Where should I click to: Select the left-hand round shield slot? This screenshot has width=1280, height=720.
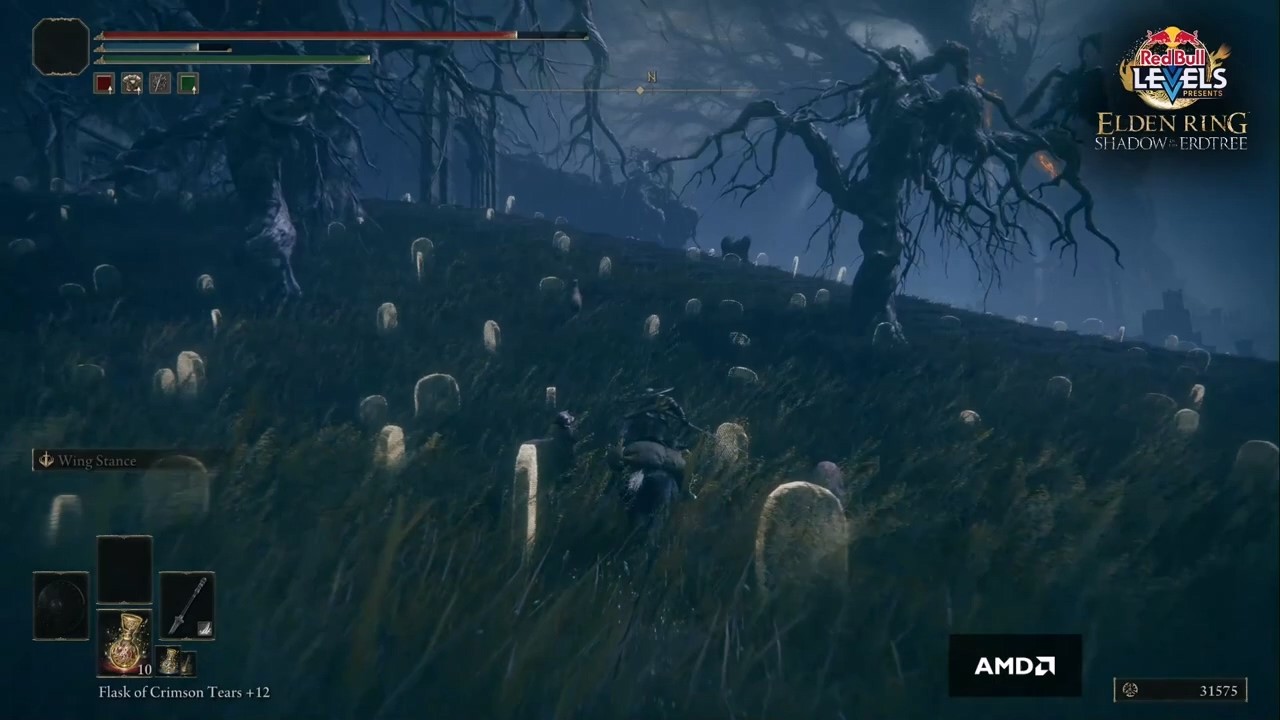tap(61, 605)
